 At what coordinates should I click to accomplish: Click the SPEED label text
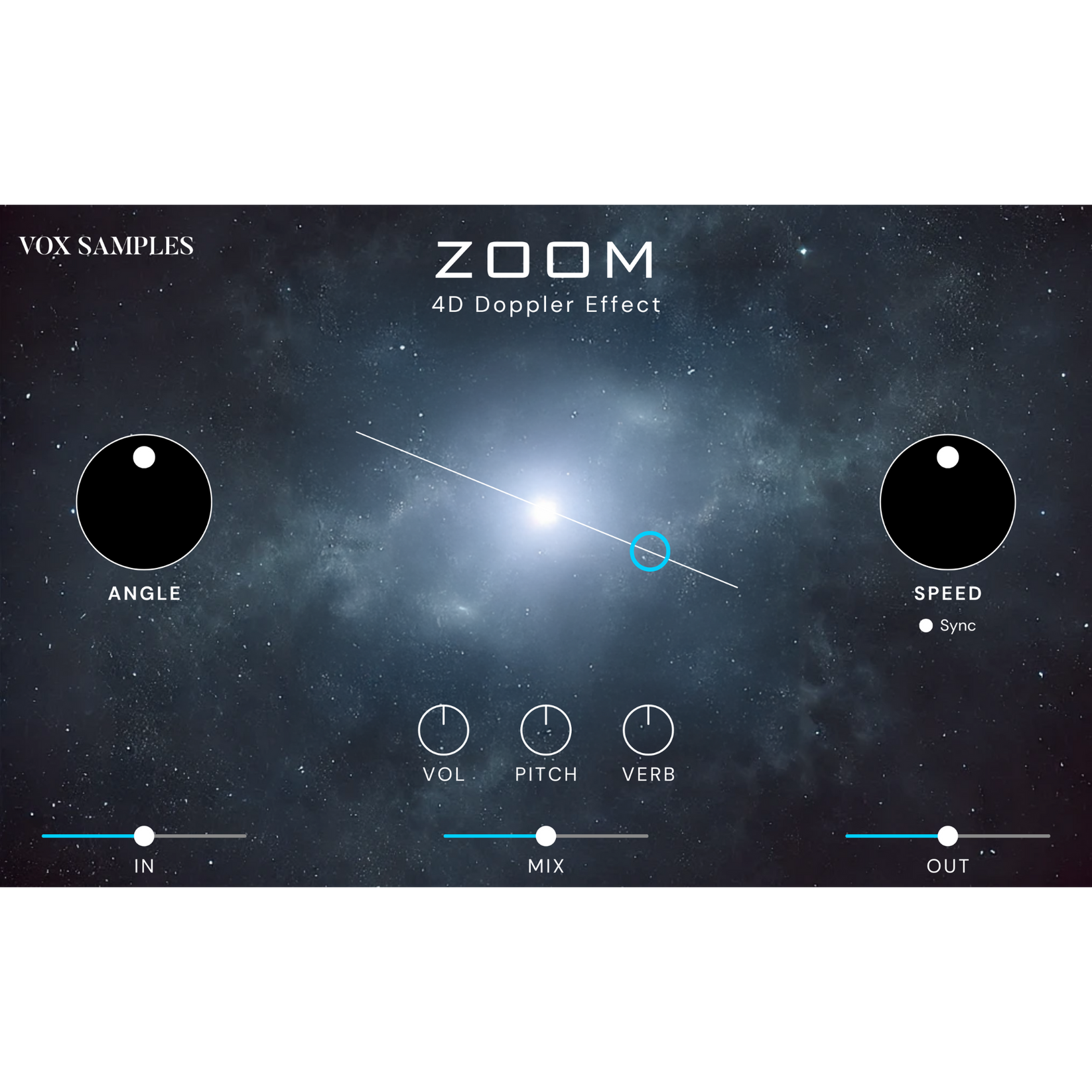pyautogui.click(x=947, y=594)
